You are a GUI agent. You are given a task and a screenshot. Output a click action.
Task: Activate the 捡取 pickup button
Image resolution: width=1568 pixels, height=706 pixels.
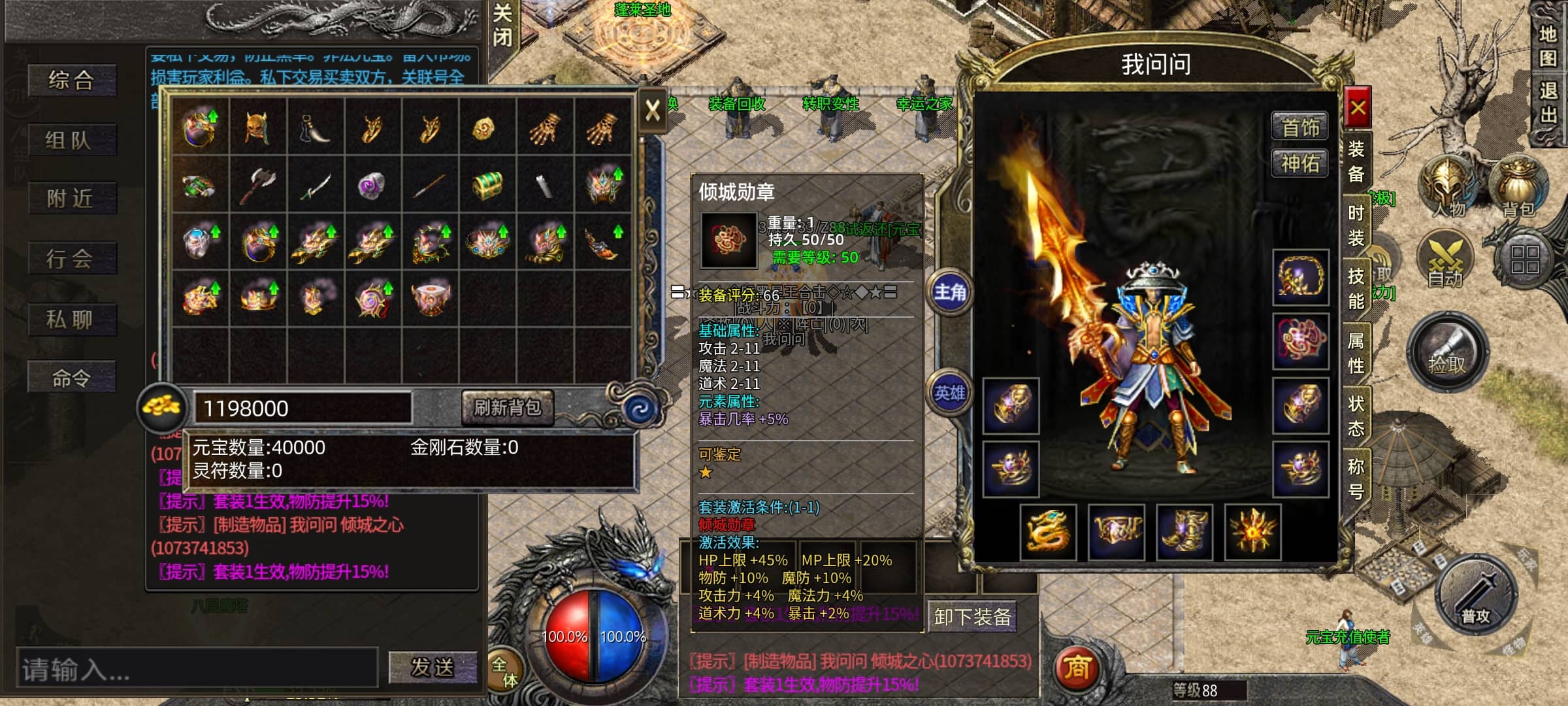coord(1447,353)
